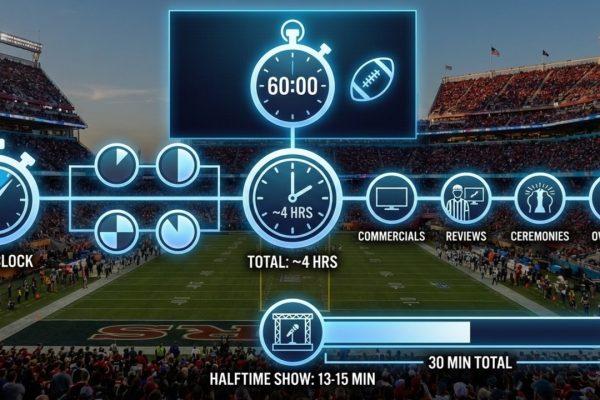Click the 60:00 stopwatch icon
The height and width of the screenshot is (400, 600).
pyautogui.click(x=291, y=83)
